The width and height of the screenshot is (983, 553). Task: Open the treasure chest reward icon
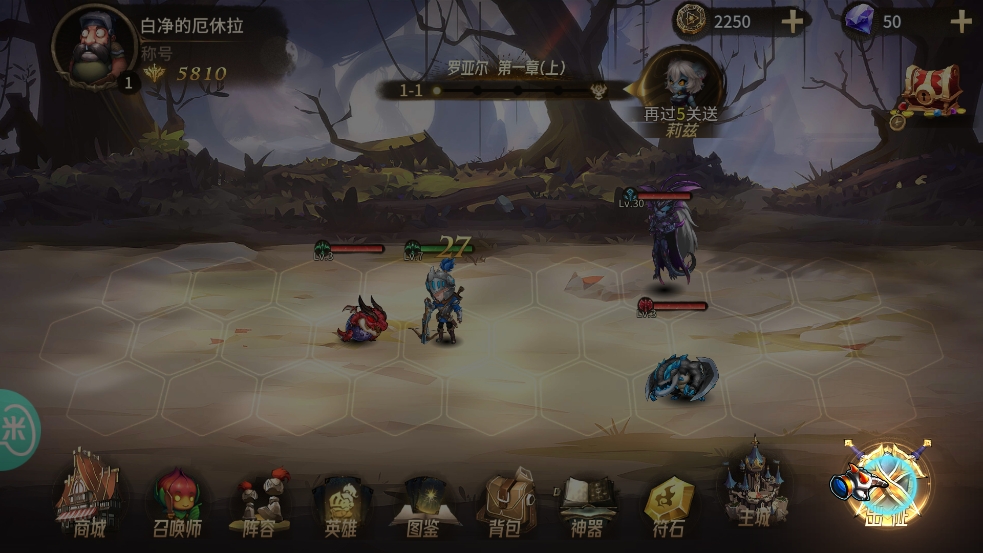pos(930,95)
